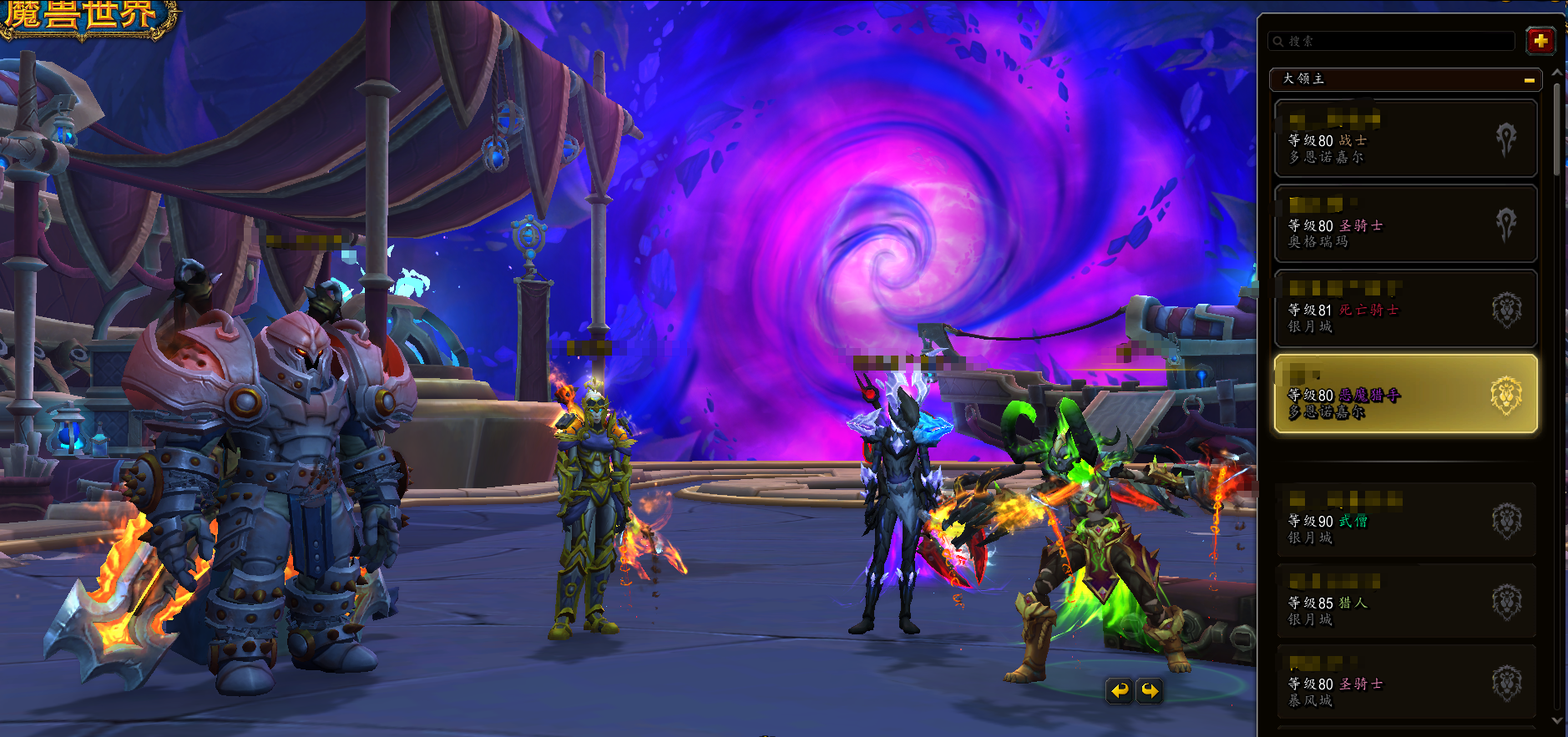
Task: Rotate character with the left arrow button
Action: pos(1120,690)
